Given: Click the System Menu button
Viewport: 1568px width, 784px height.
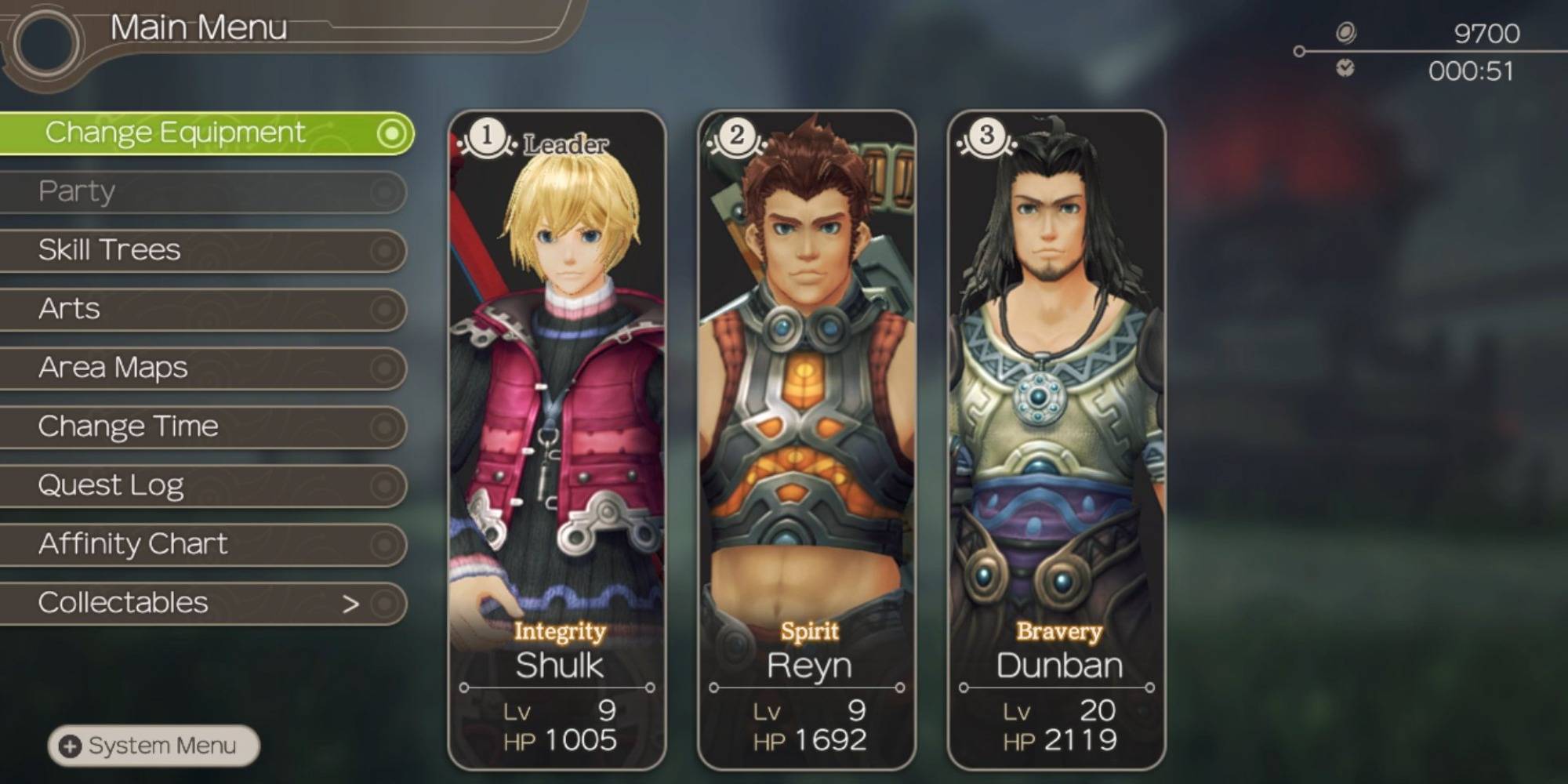Looking at the screenshot, I should (154, 746).
